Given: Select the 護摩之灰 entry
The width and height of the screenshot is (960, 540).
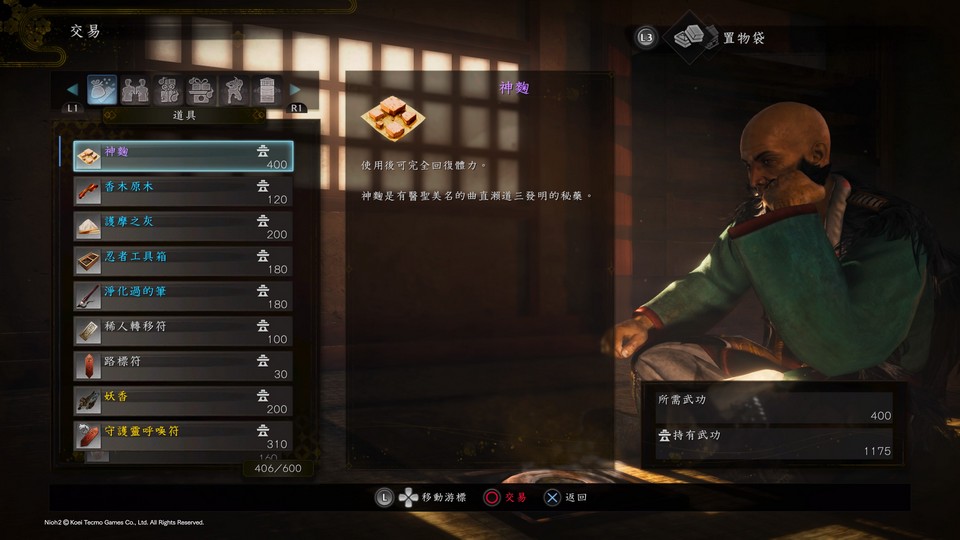Looking at the screenshot, I should pyautogui.click(x=182, y=227).
